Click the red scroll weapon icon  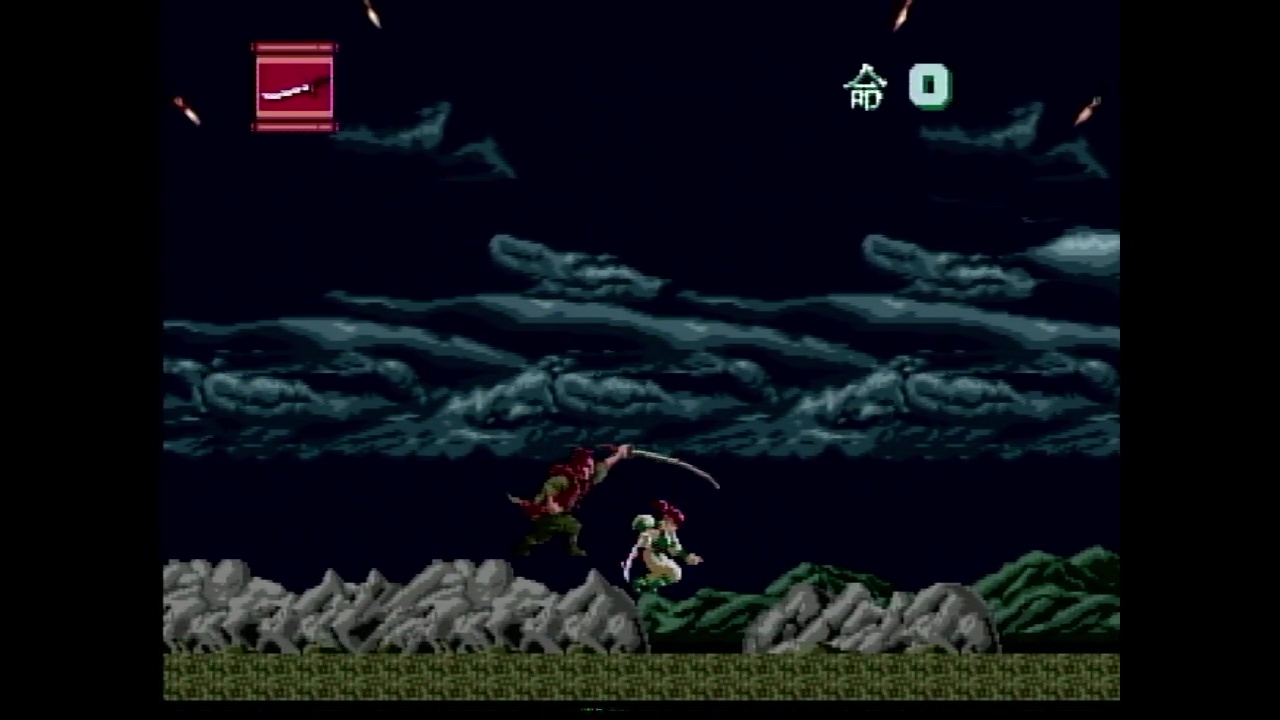coord(294,88)
